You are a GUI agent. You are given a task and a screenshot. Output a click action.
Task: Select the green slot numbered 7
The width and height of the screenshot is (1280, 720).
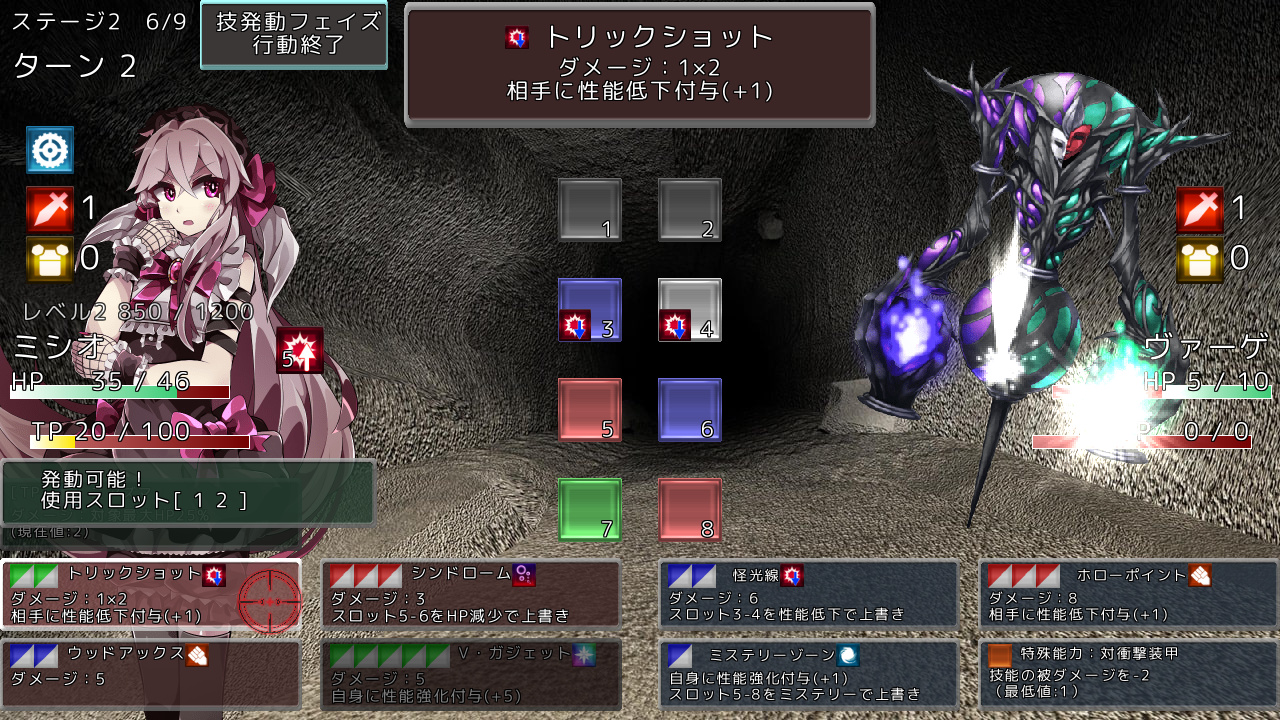pyautogui.click(x=589, y=510)
